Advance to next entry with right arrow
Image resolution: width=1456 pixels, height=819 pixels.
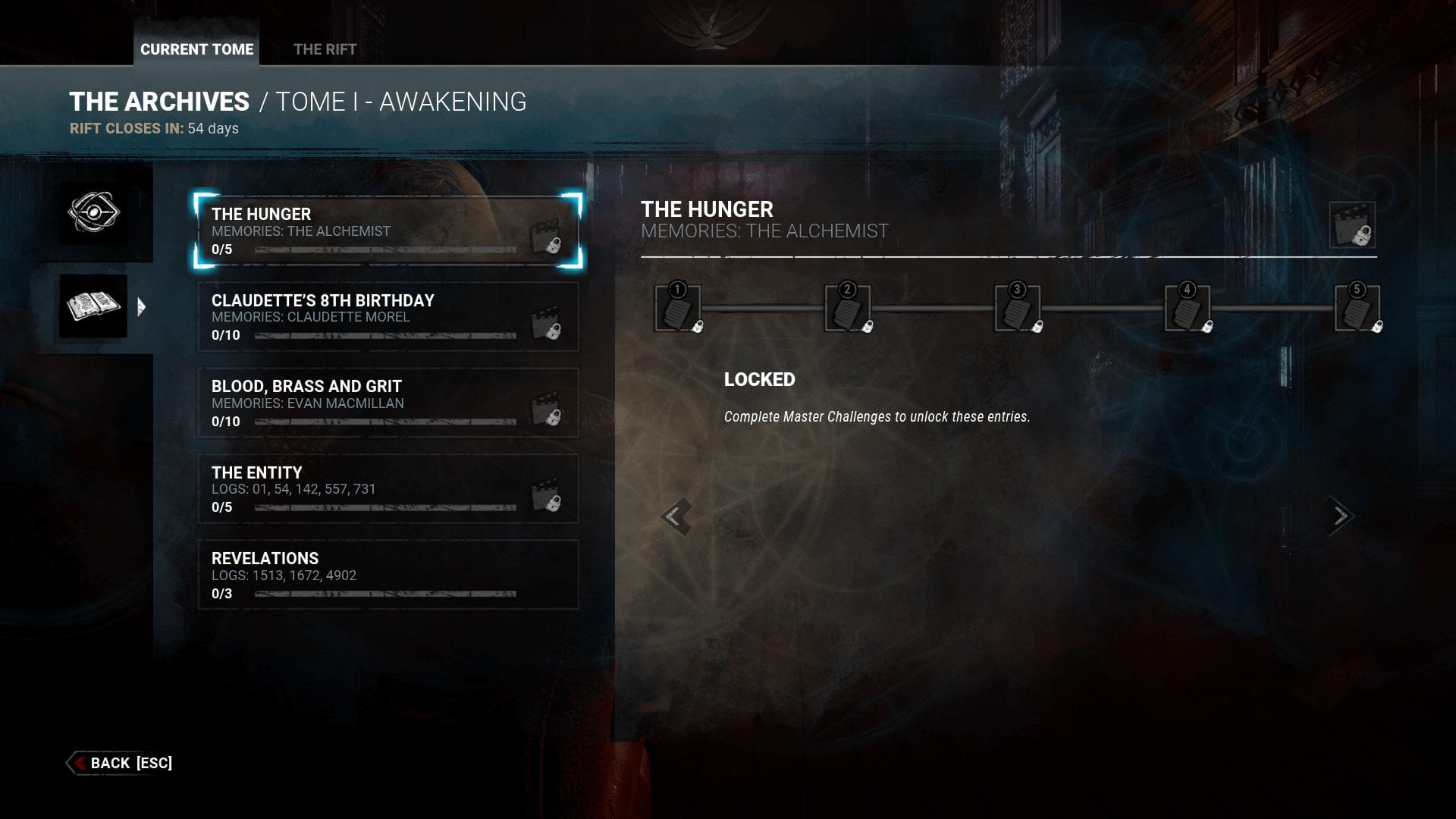click(1340, 516)
